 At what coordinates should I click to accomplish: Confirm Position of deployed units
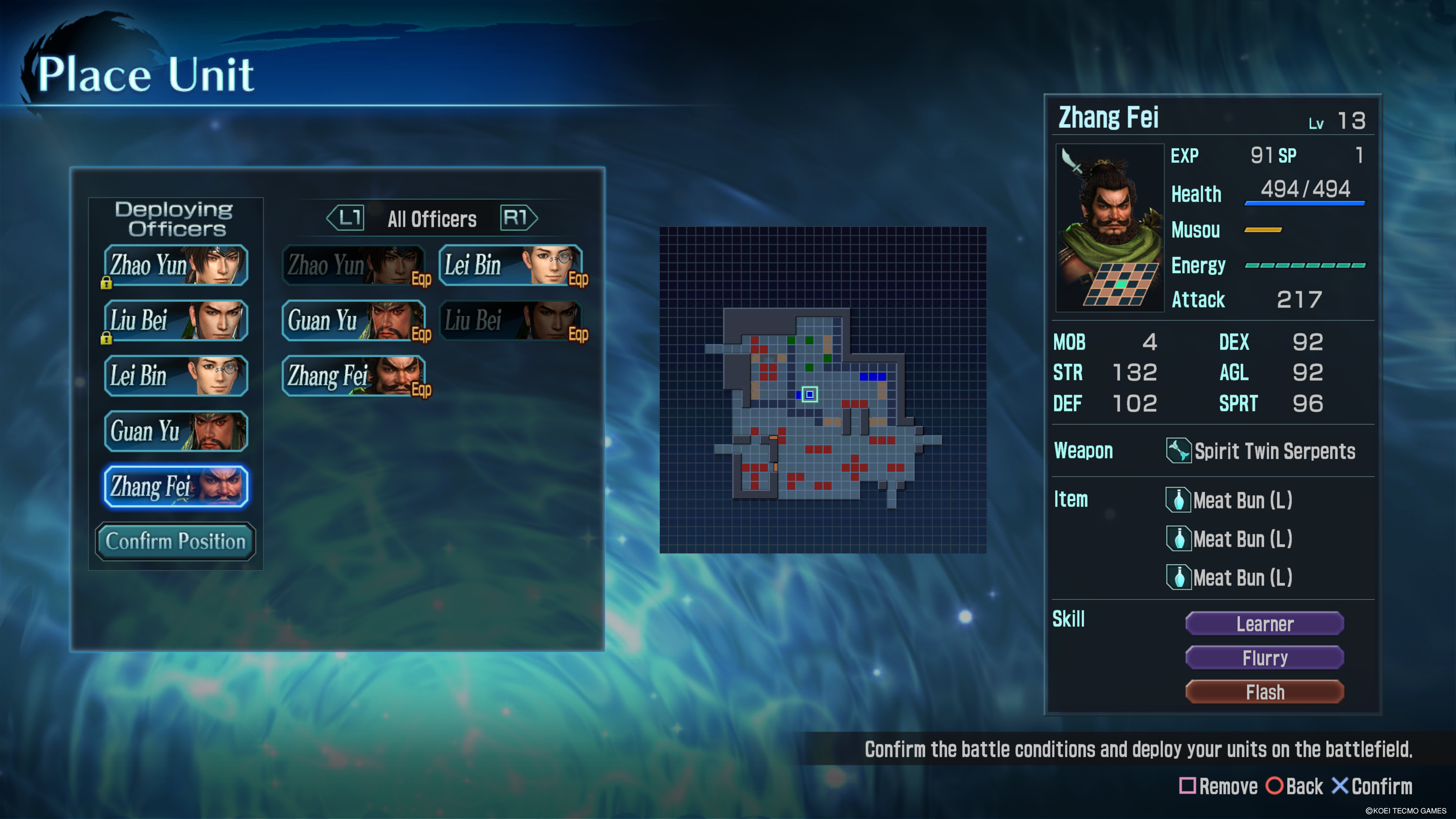(176, 541)
